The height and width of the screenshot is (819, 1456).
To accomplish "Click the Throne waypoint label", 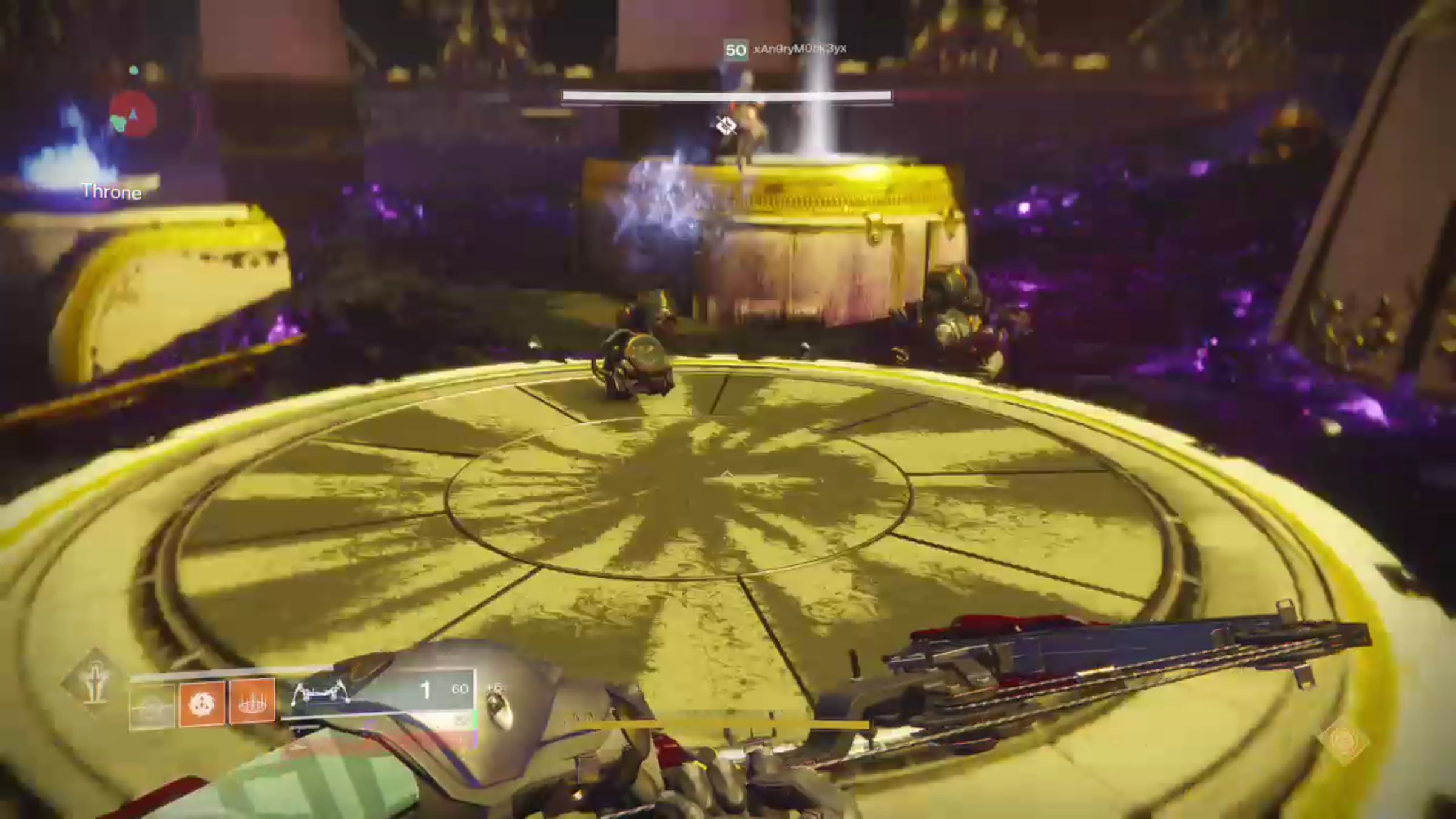I will (x=112, y=192).
